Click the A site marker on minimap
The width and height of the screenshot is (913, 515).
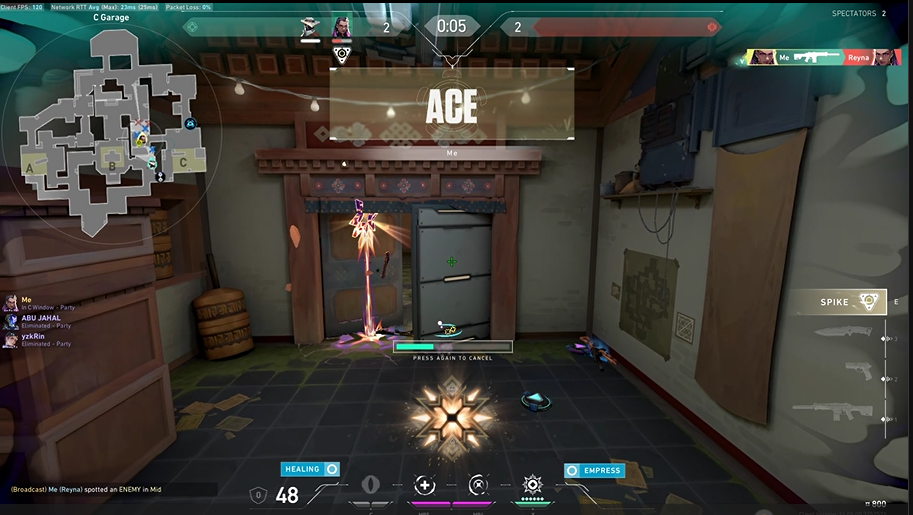[30, 169]
